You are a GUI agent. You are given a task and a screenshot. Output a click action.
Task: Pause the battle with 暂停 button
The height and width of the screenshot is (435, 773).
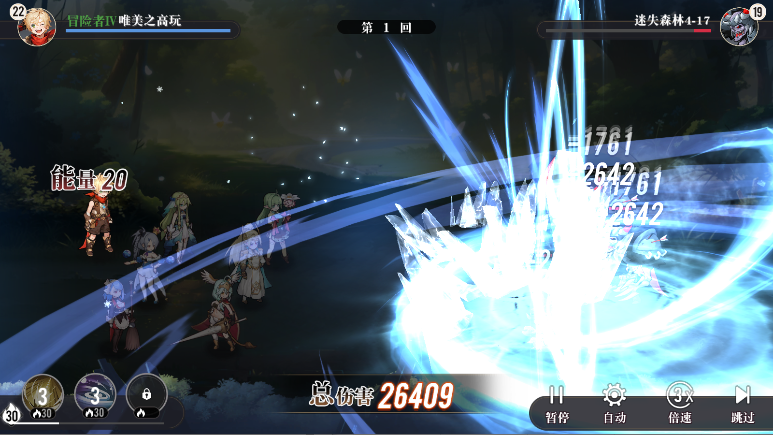(557, 403)
